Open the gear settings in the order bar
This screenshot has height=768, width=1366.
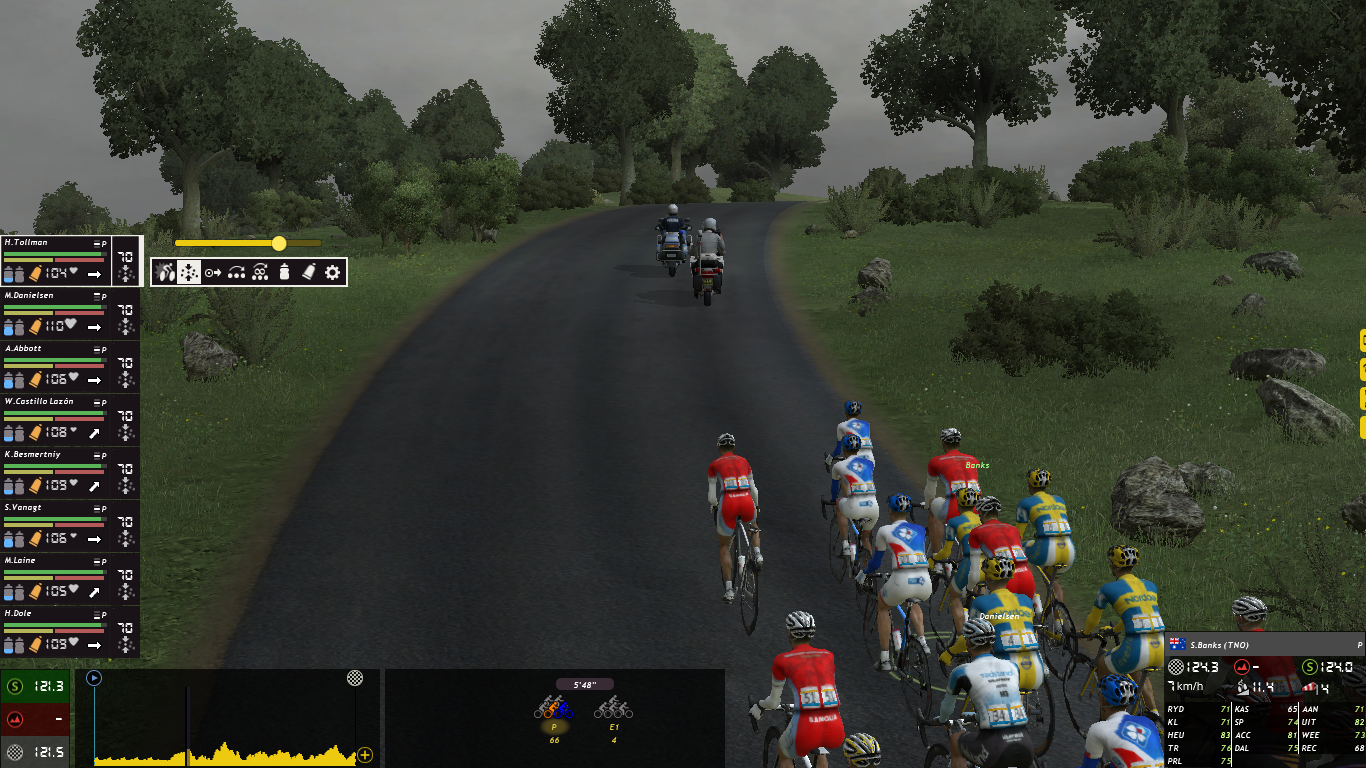(x=332, y=272)
